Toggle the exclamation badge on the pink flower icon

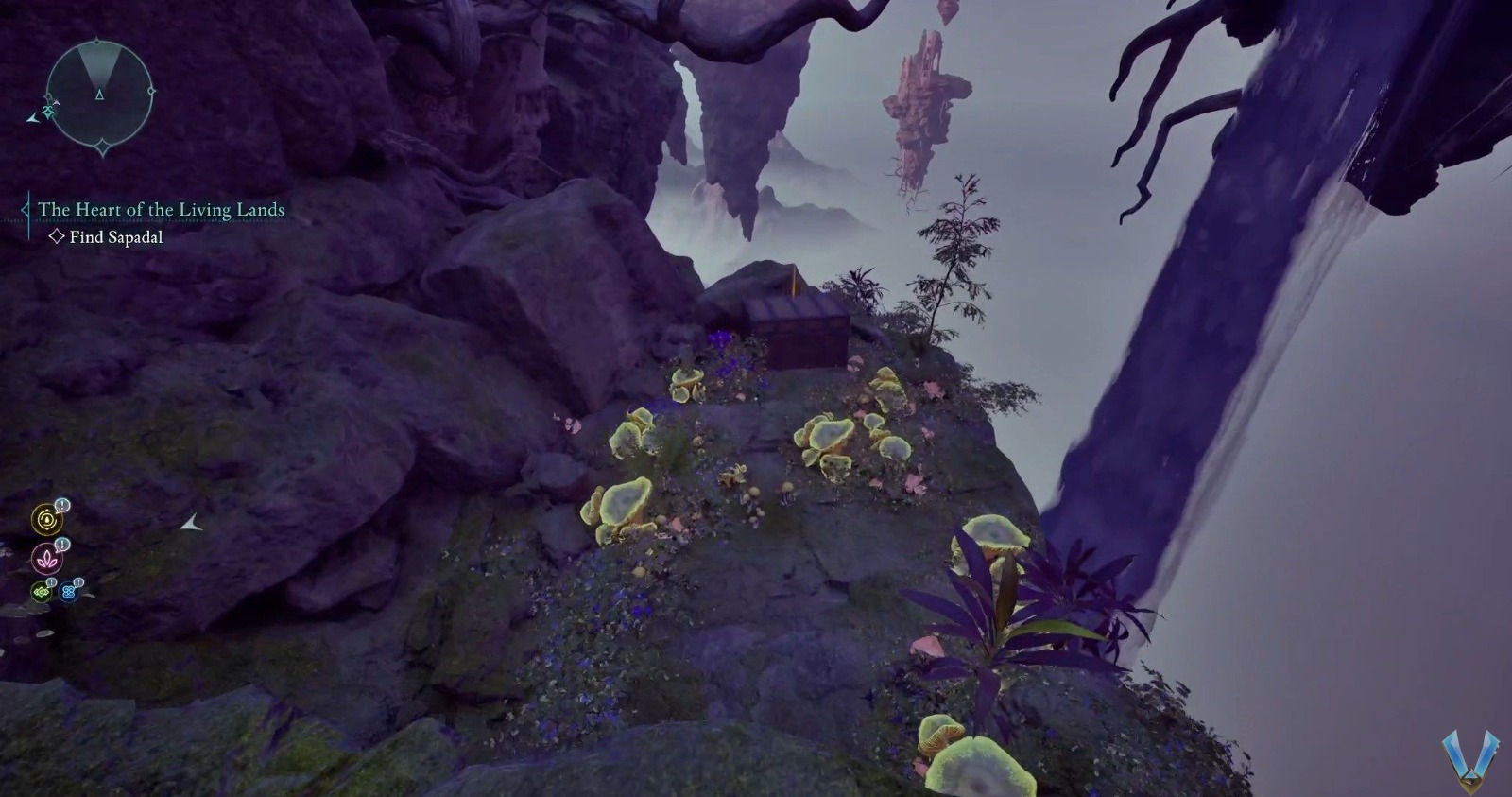(x=62, y=545)
